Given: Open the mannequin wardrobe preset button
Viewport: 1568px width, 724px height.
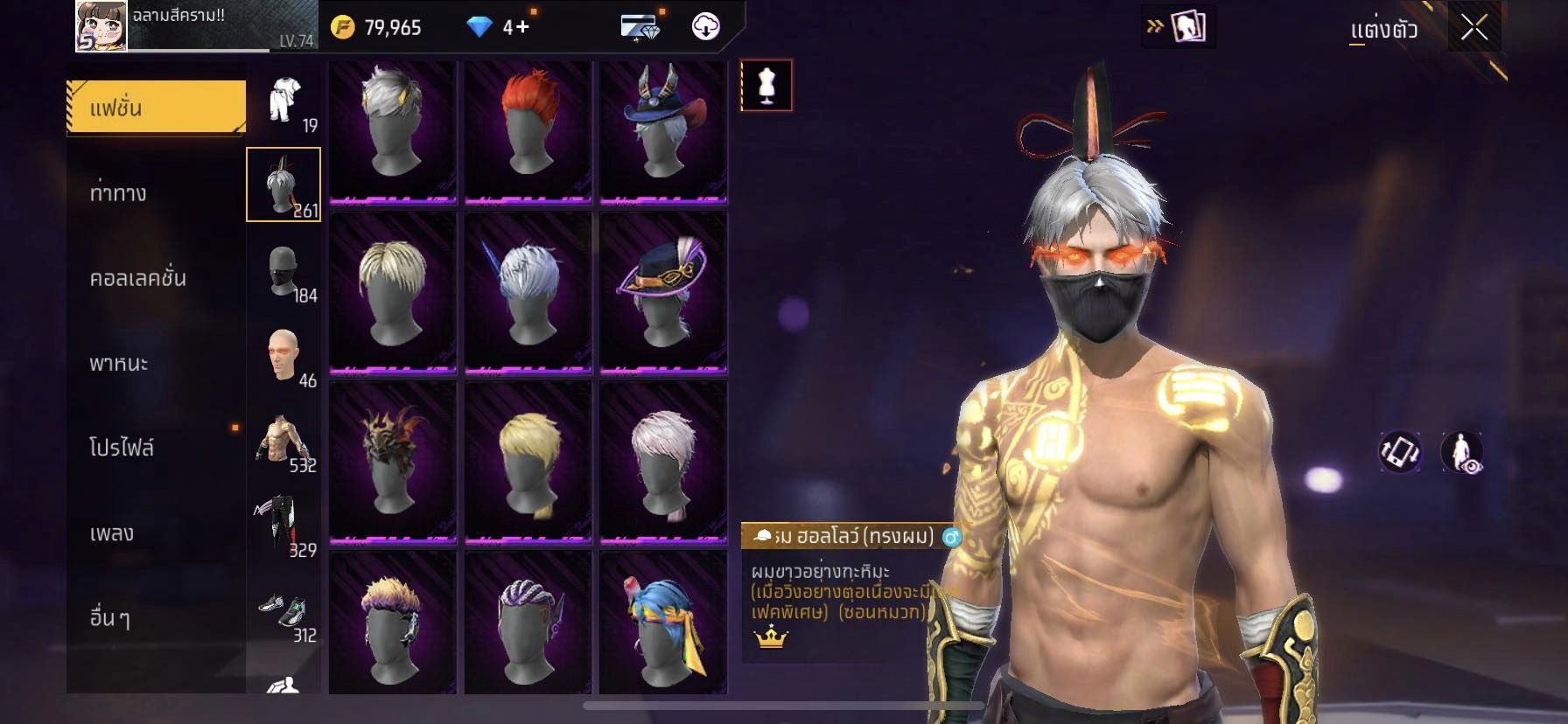Looking at the screenshot, I should coord(766,86).
